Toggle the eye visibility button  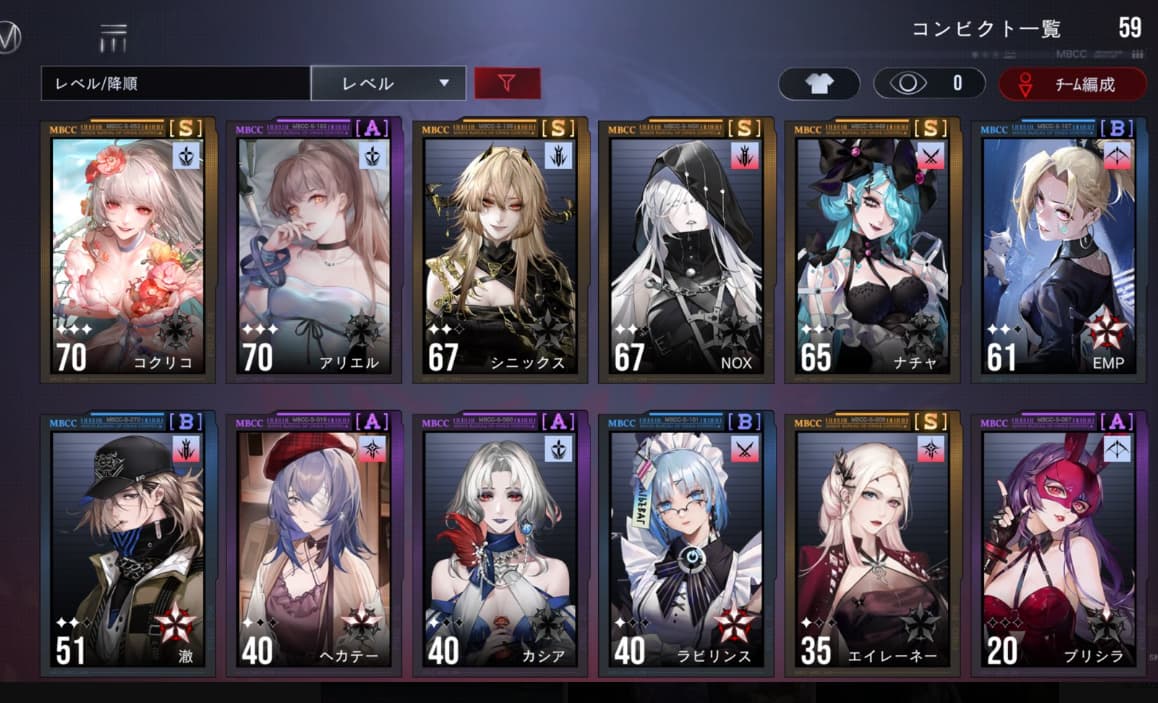(929, 84)
